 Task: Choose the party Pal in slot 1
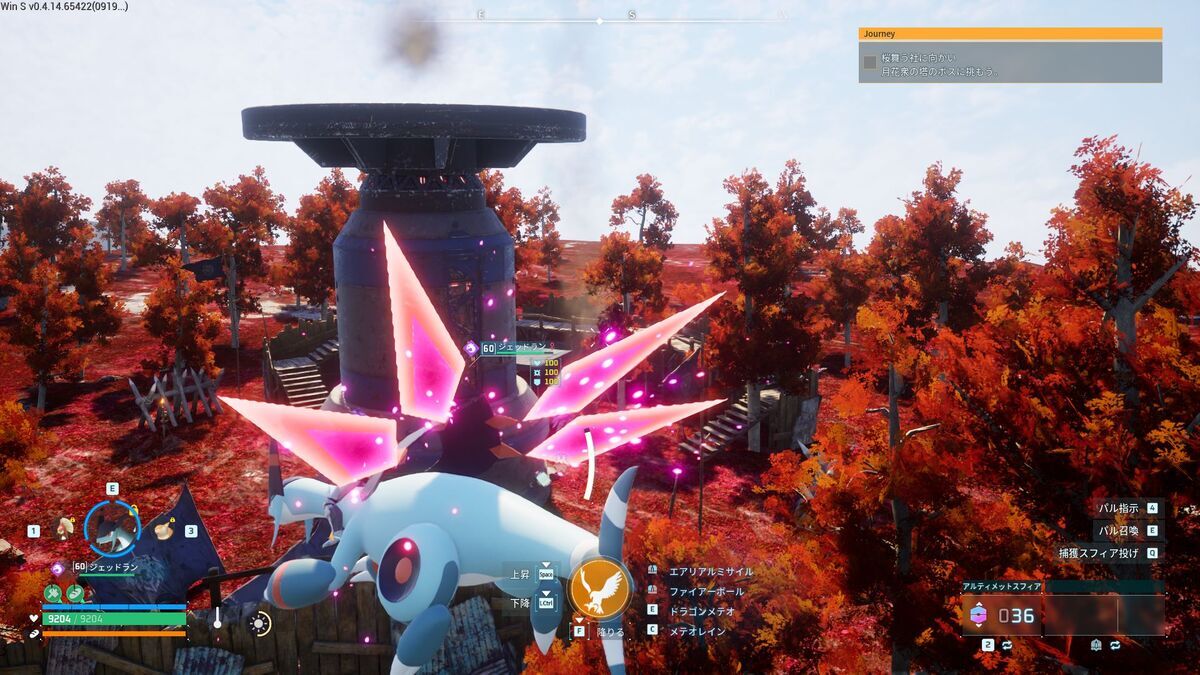pyautogui.click(x=66, y=528)
